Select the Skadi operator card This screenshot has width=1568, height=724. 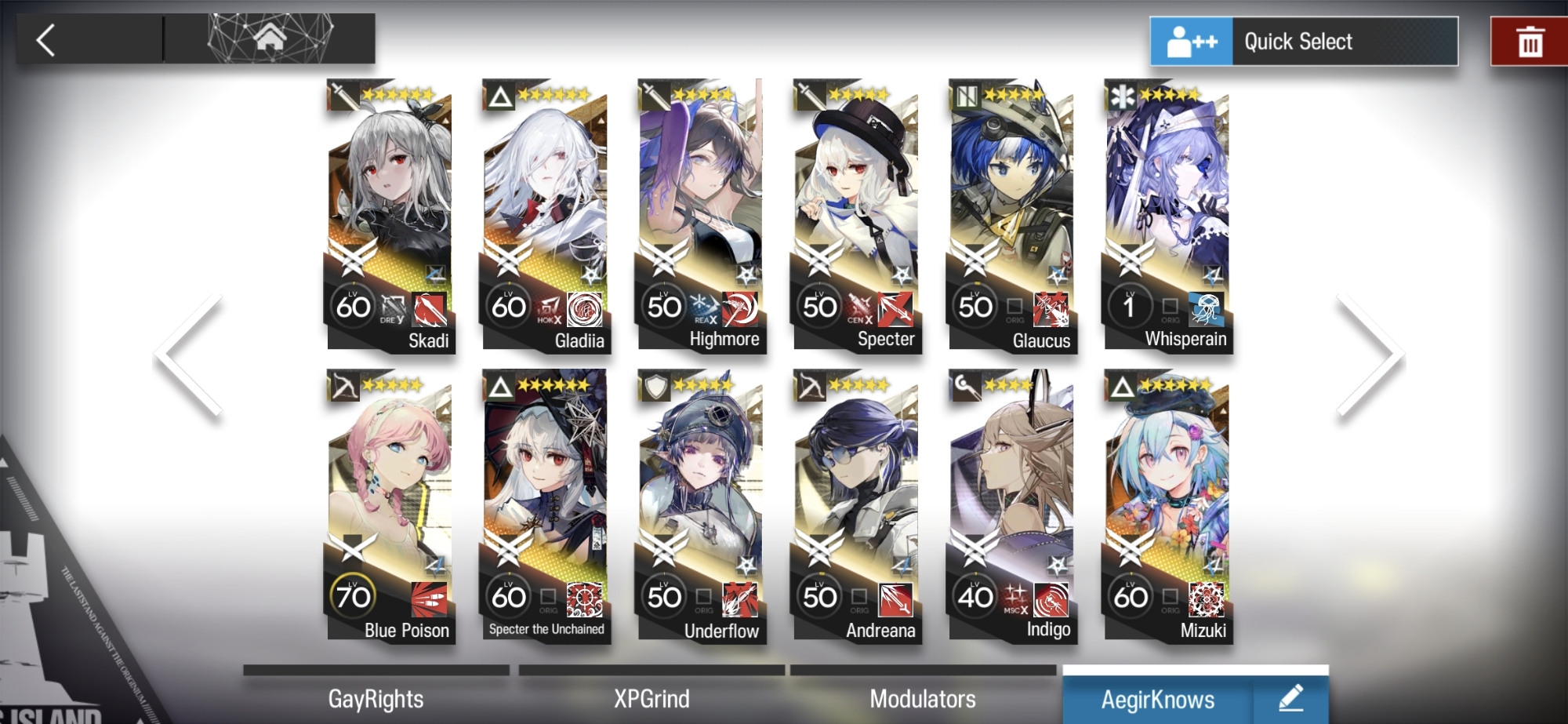390,216
